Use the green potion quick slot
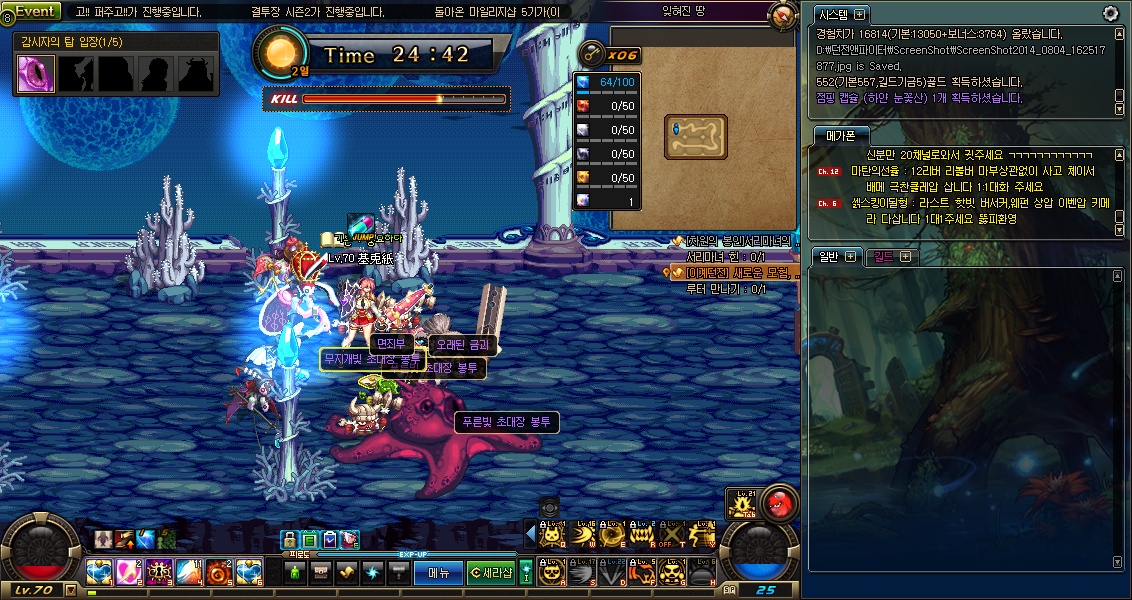The image size is (1132, 600). point(294,572)
